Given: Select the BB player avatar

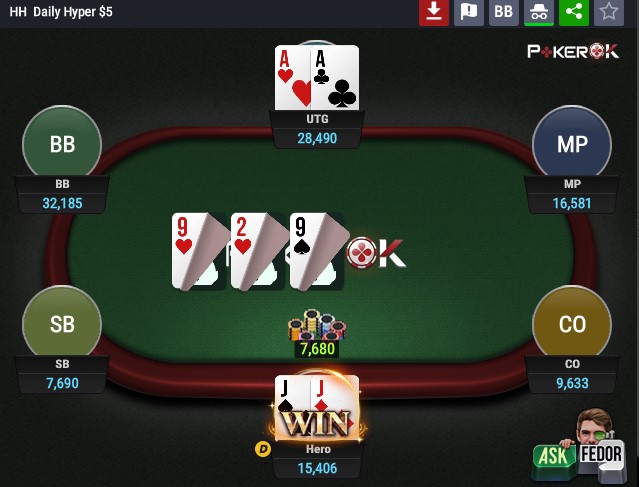Looking at the screenshot, I should 62,144.
